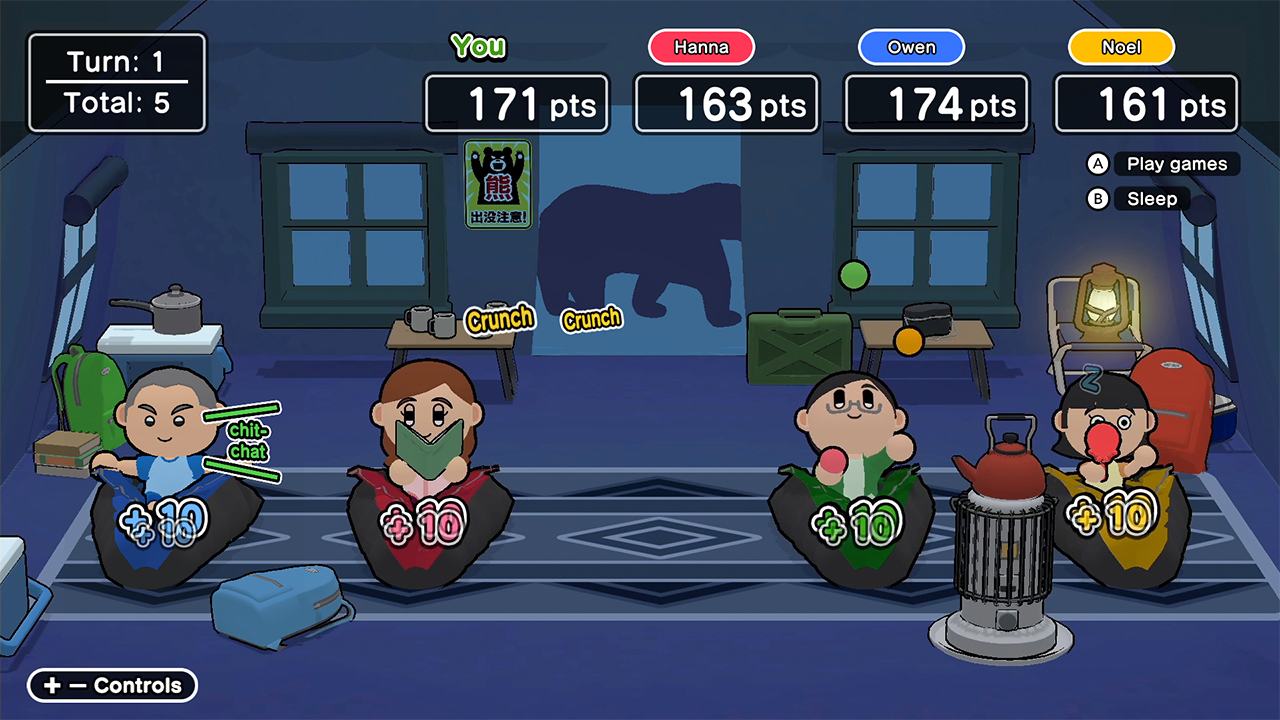
Task: Switch to Owen's 174 pts score tab
Action: pos(936,103)
